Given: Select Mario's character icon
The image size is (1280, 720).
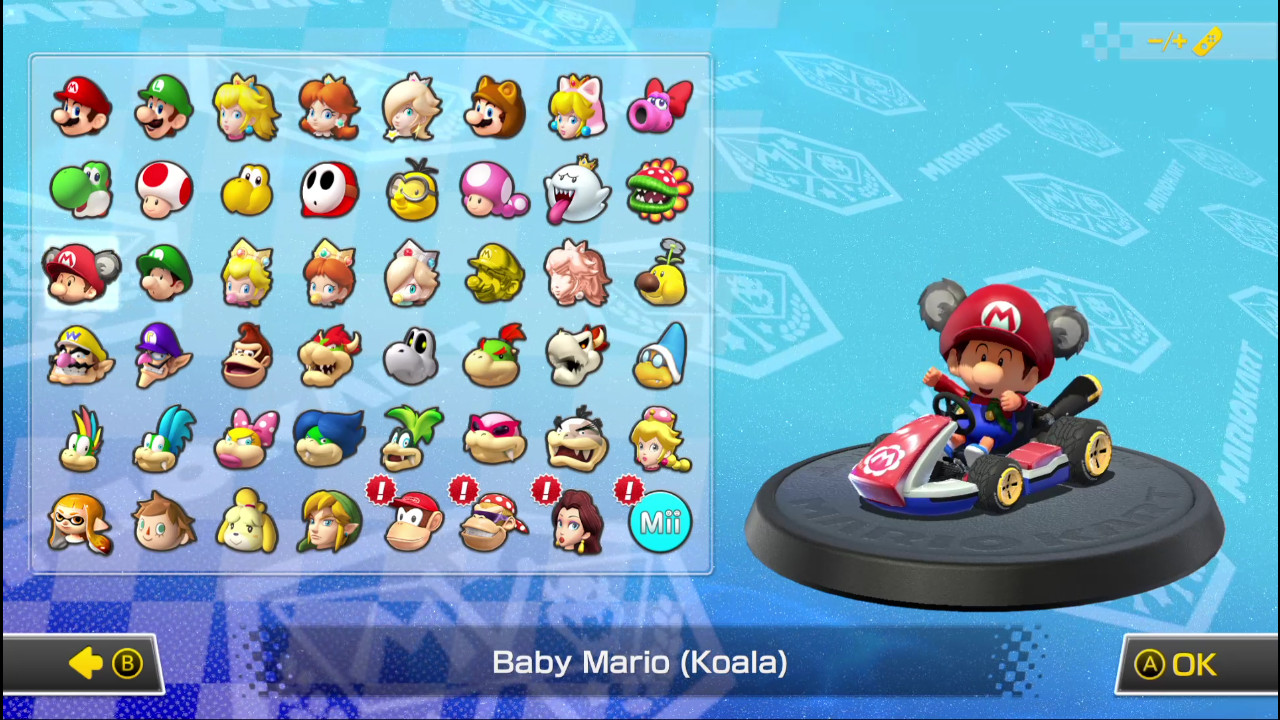Looking at the screenshot, I should pyautogui.click(x=80, y=105).
